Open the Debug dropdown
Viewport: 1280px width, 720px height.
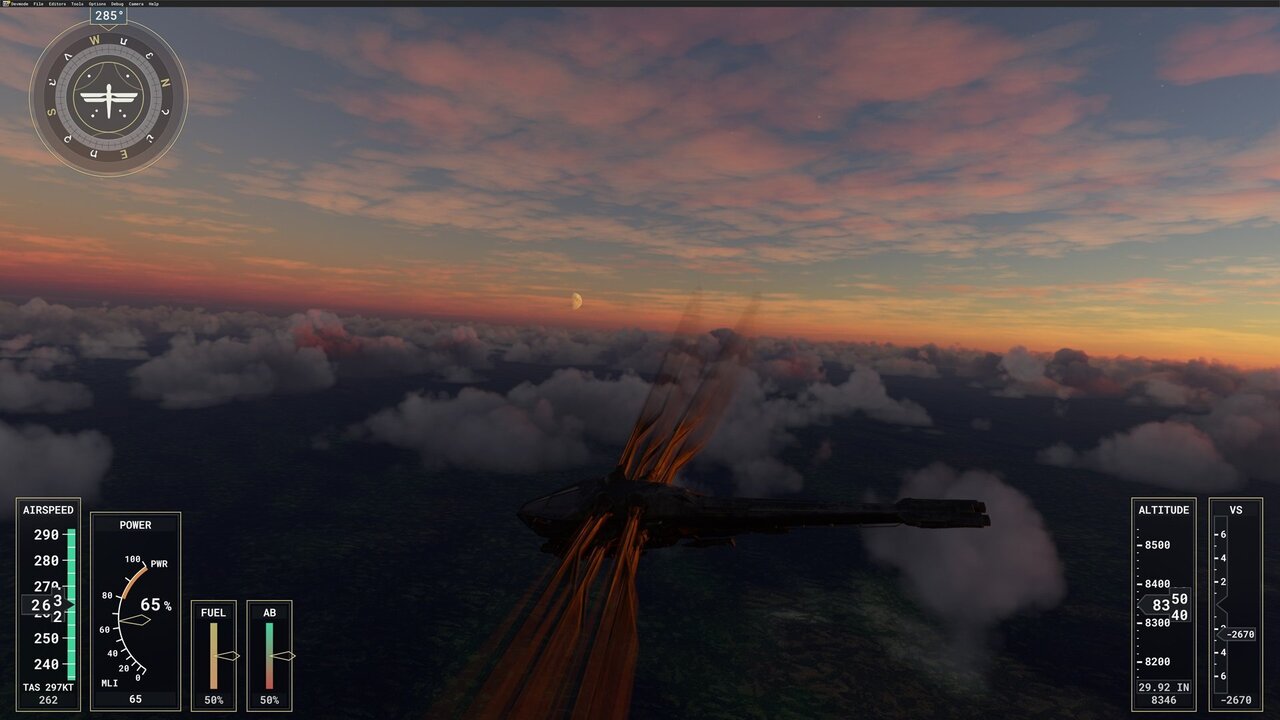[x=117, y=4]
